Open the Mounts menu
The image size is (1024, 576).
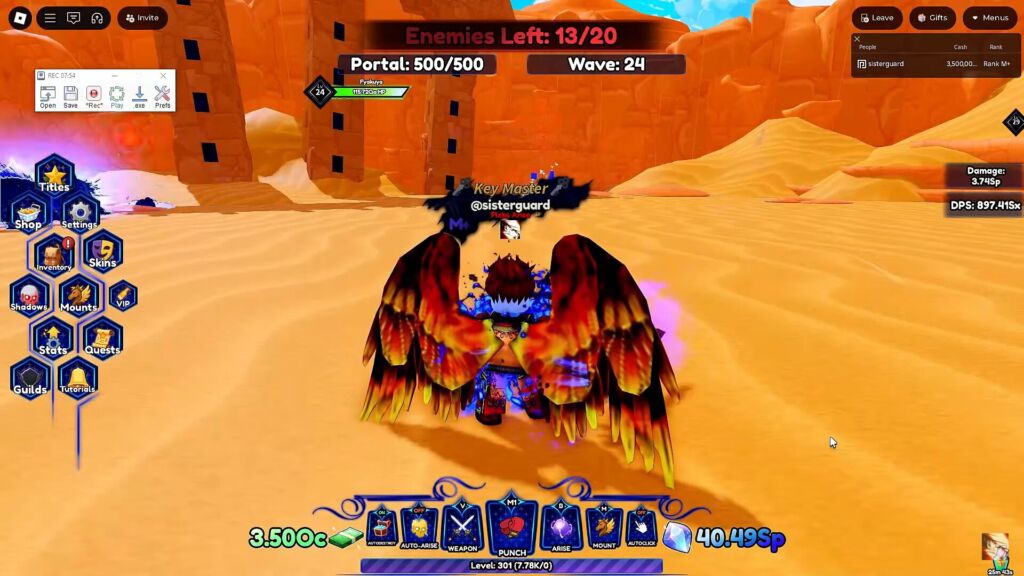tap(79, 296)
